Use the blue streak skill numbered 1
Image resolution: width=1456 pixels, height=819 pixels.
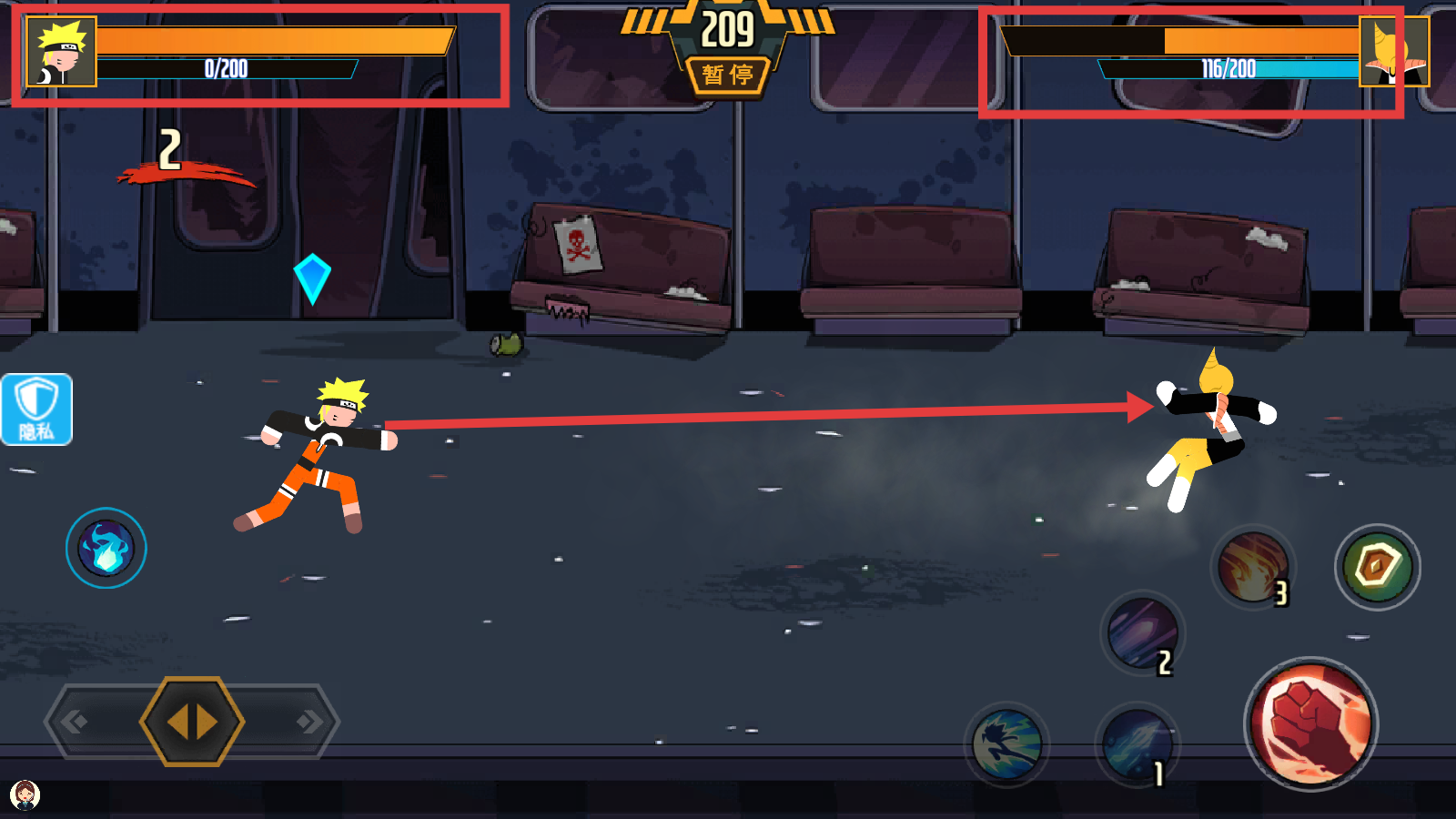1137,744
